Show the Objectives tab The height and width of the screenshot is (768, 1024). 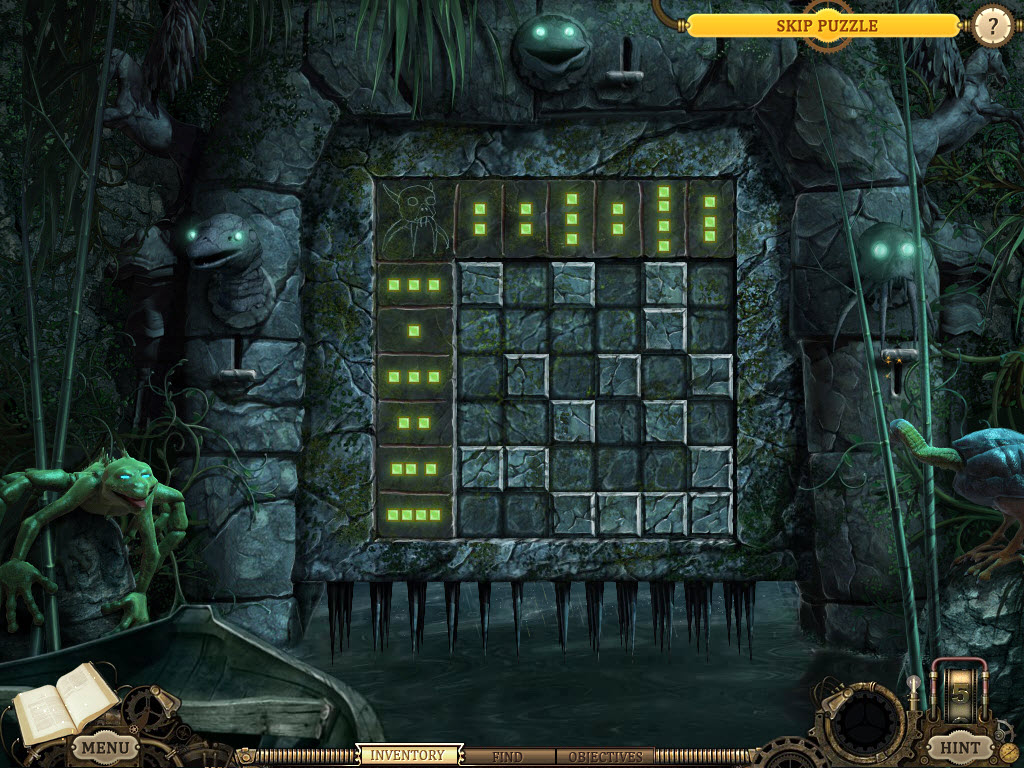point(604,757)
